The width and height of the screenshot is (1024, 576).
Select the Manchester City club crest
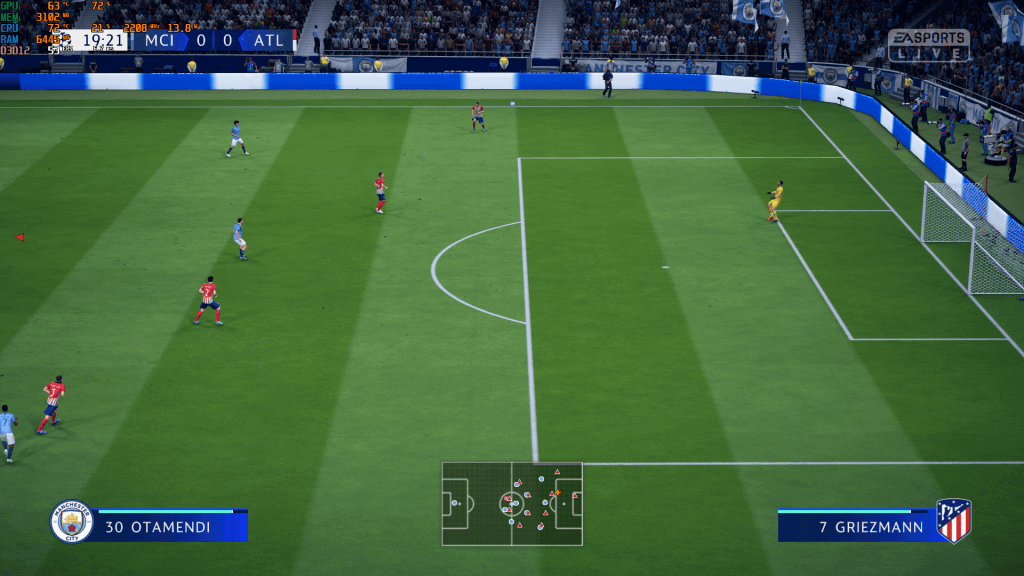coord(72,521)
